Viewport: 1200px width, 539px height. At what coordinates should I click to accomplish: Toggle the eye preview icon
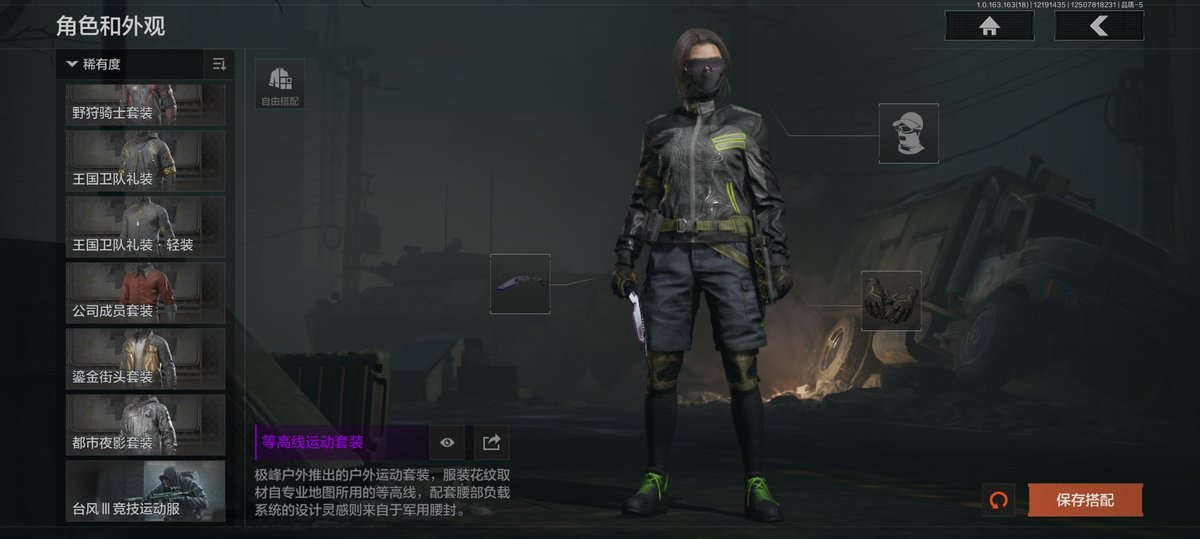coord(447,442)
